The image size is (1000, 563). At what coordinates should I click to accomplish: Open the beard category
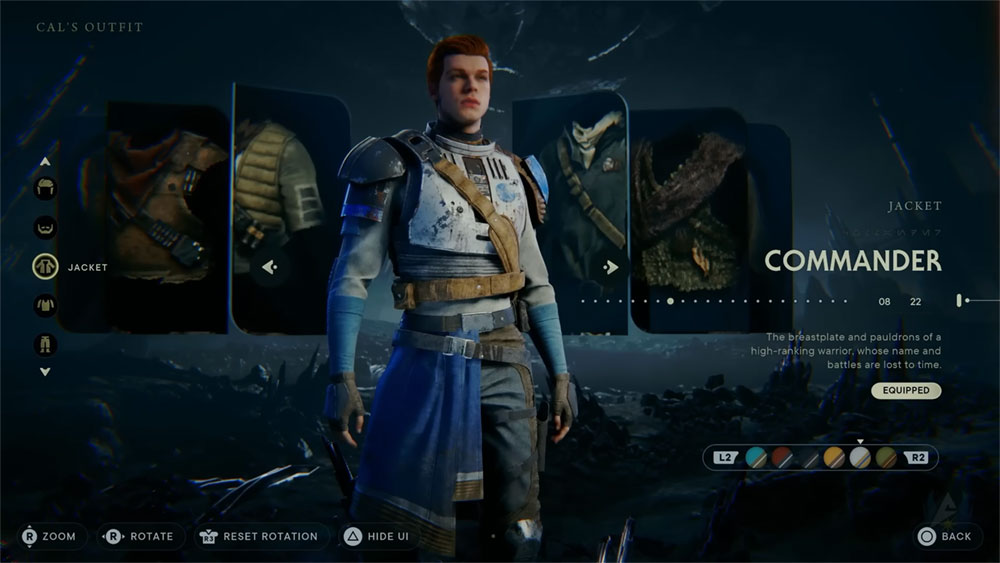click(x=45, y=227)
